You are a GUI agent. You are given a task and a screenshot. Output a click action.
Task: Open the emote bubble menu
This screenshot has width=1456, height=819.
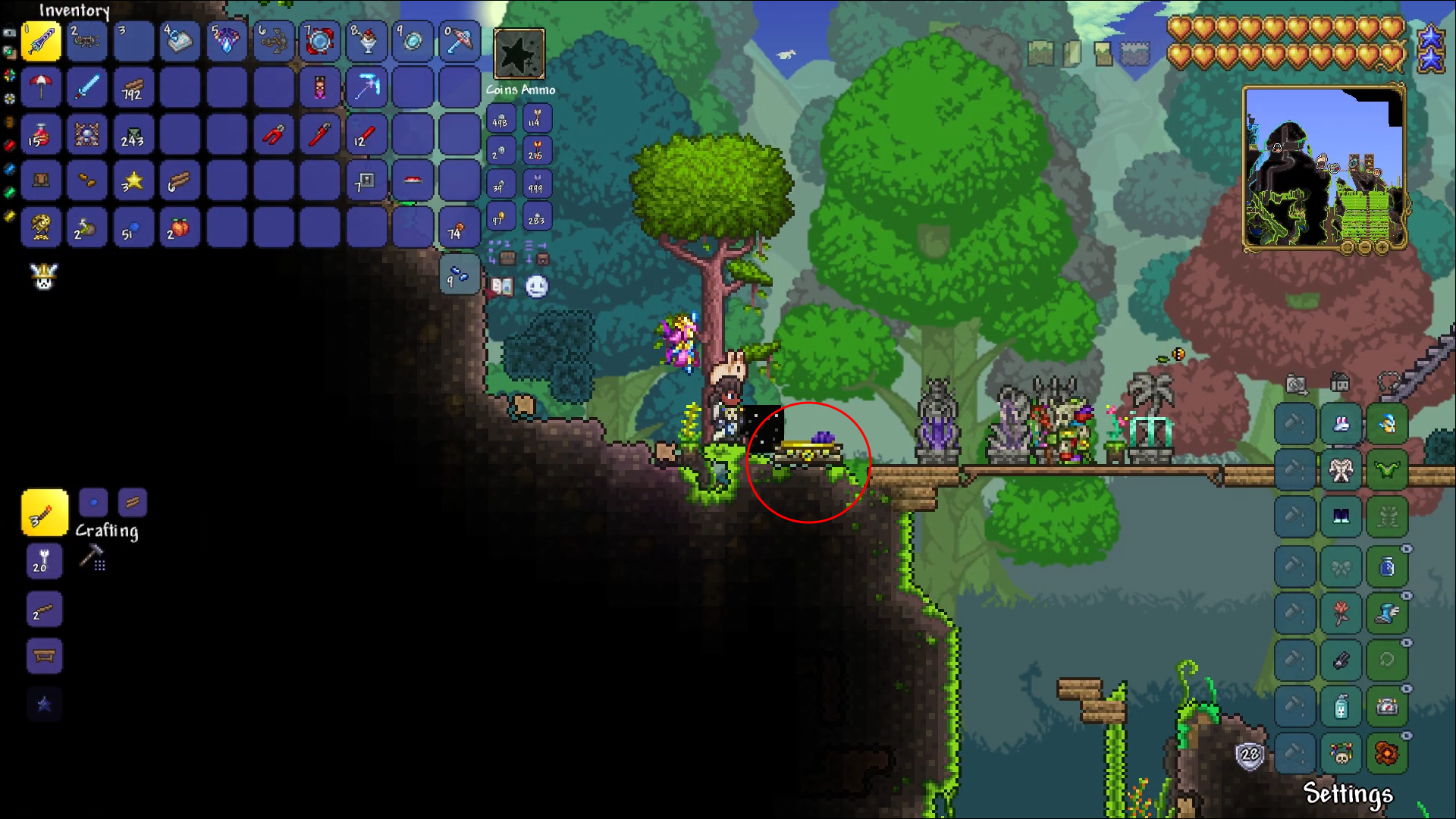click(x=537, y=286)
